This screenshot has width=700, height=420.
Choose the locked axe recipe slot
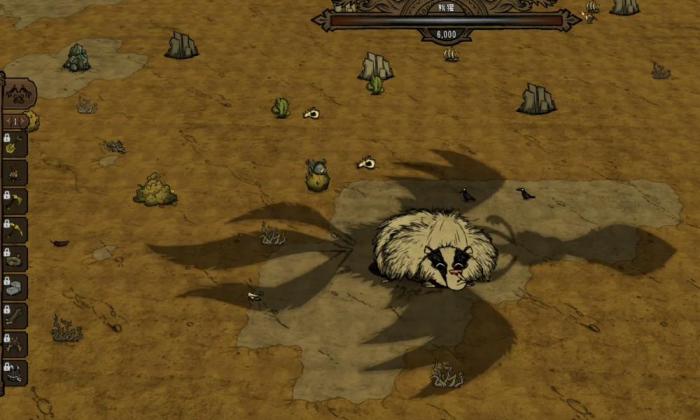(15, 202)
